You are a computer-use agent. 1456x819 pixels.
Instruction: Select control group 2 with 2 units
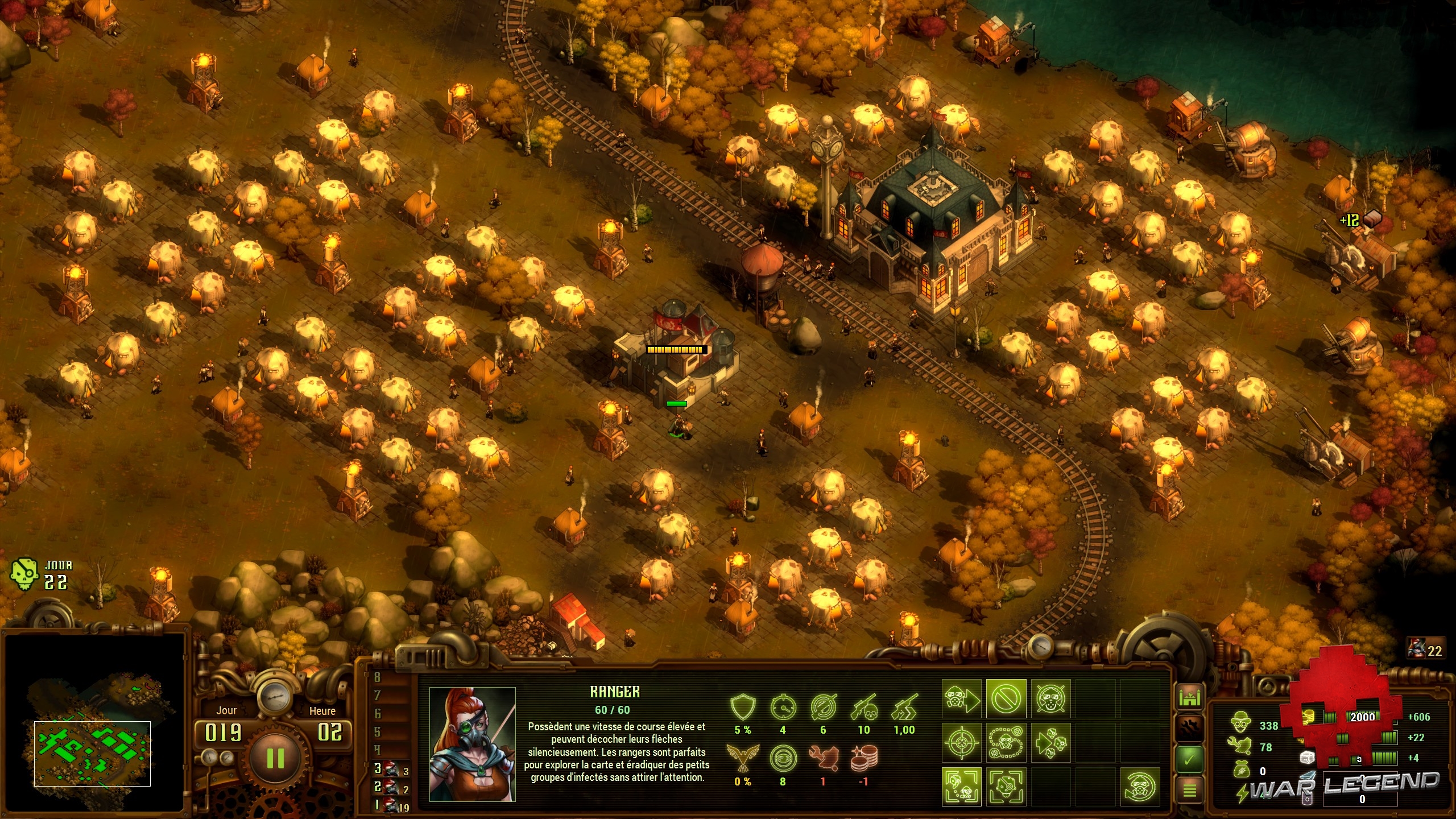pyautogui.click(x=391, y=788)
